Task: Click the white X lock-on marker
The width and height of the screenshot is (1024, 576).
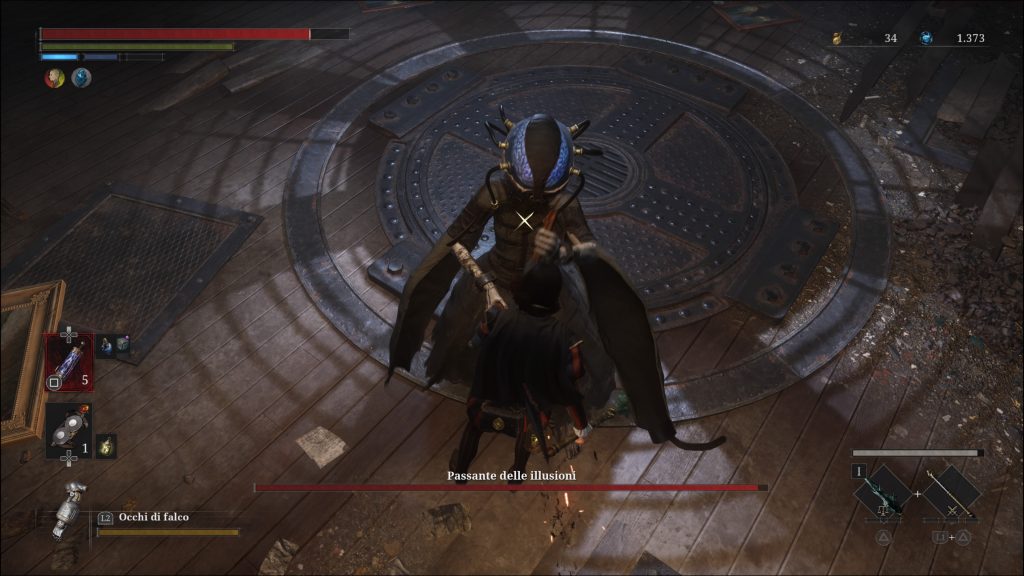Action: tap(525, 220)
